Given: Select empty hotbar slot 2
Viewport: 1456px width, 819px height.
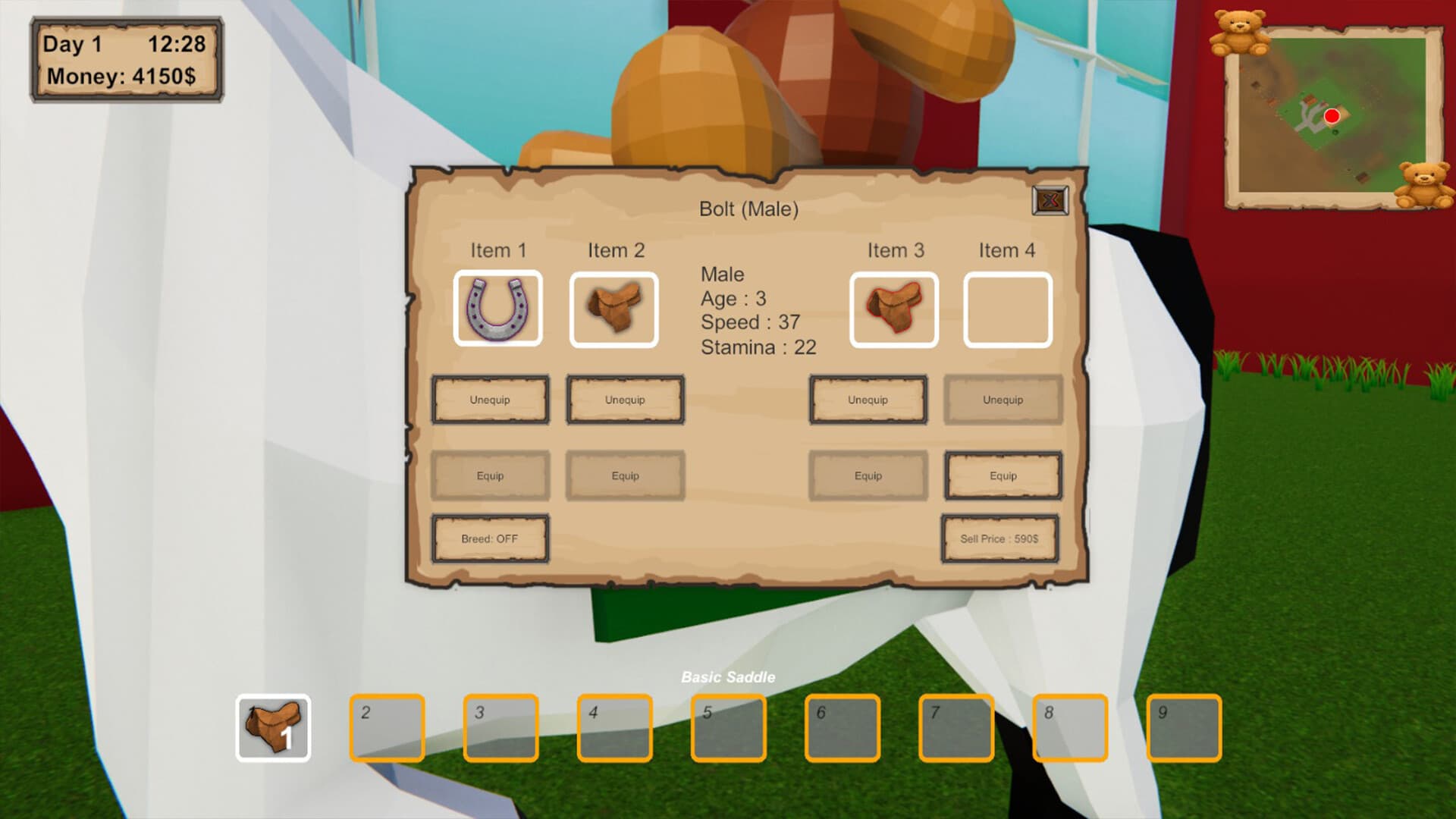Looking at the screenshot, I should pyautogui.click(x=387, y=726).
